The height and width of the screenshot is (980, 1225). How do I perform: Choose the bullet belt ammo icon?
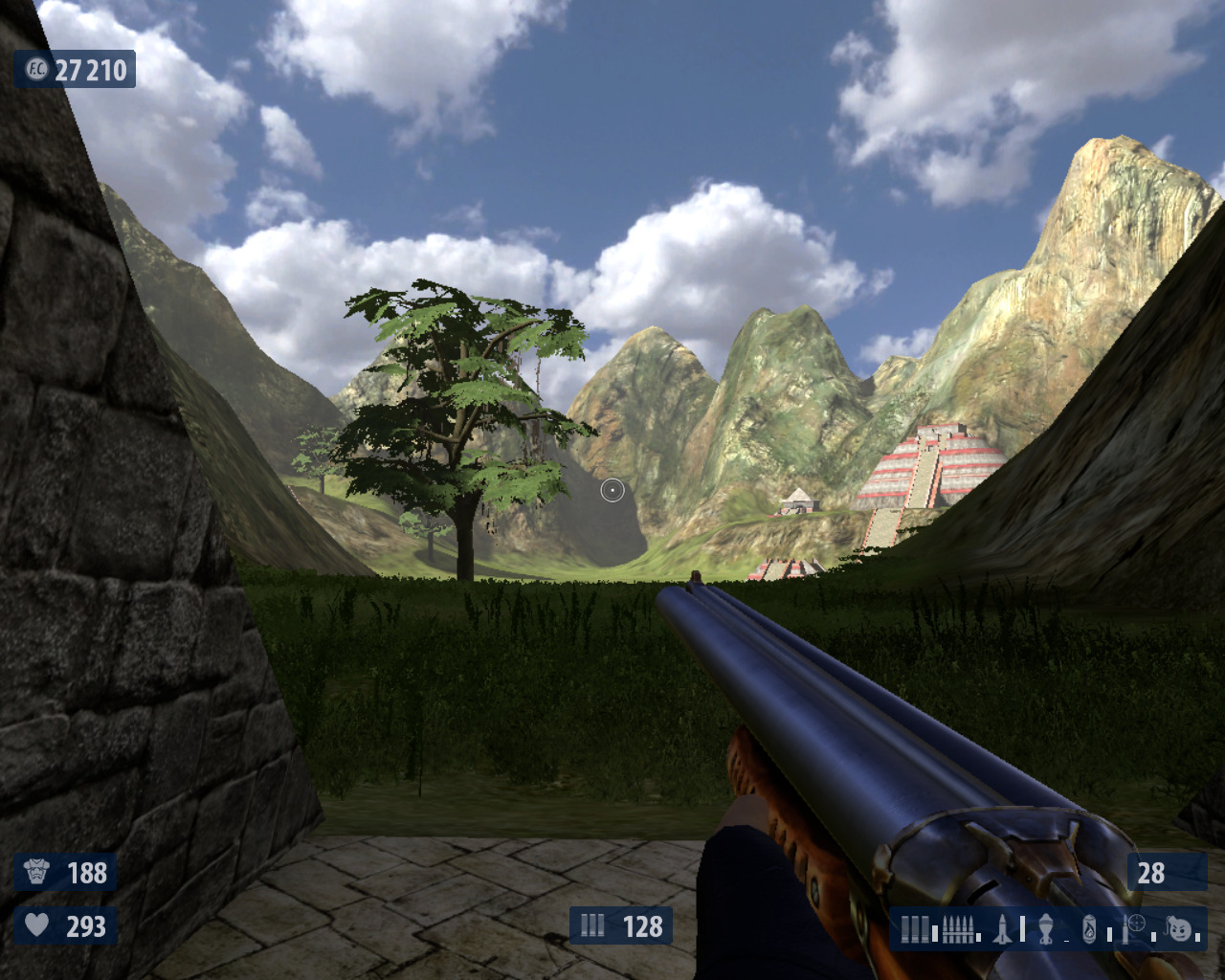958,928
